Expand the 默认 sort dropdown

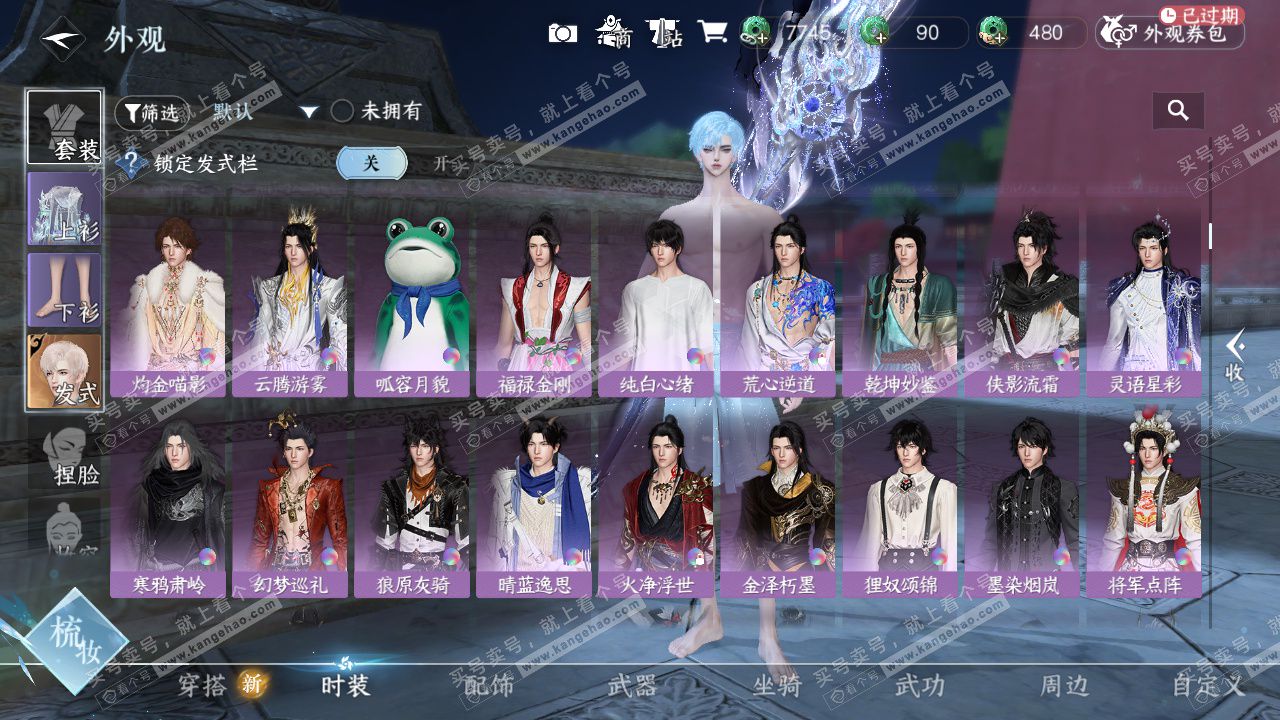click(x=309, y=112)
